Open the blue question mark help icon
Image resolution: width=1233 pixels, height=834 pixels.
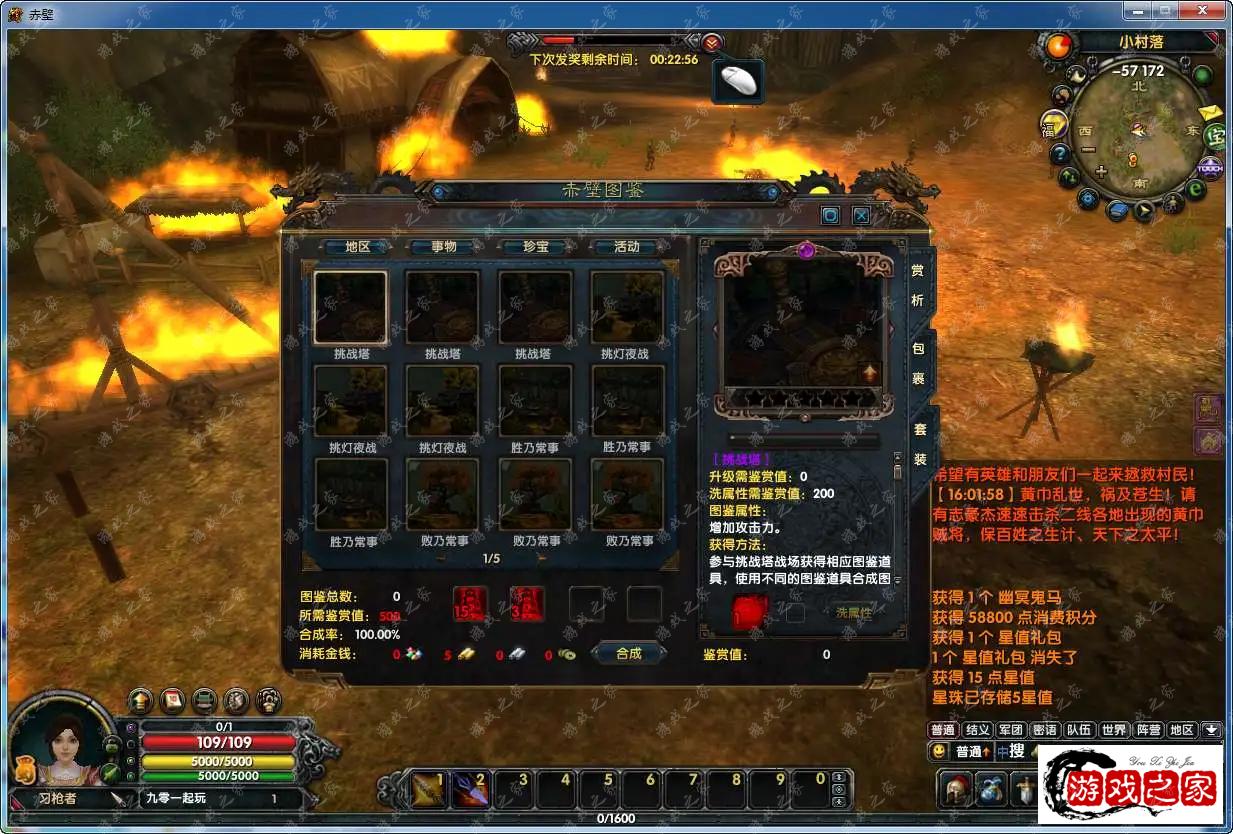[x=1059, y=155]
